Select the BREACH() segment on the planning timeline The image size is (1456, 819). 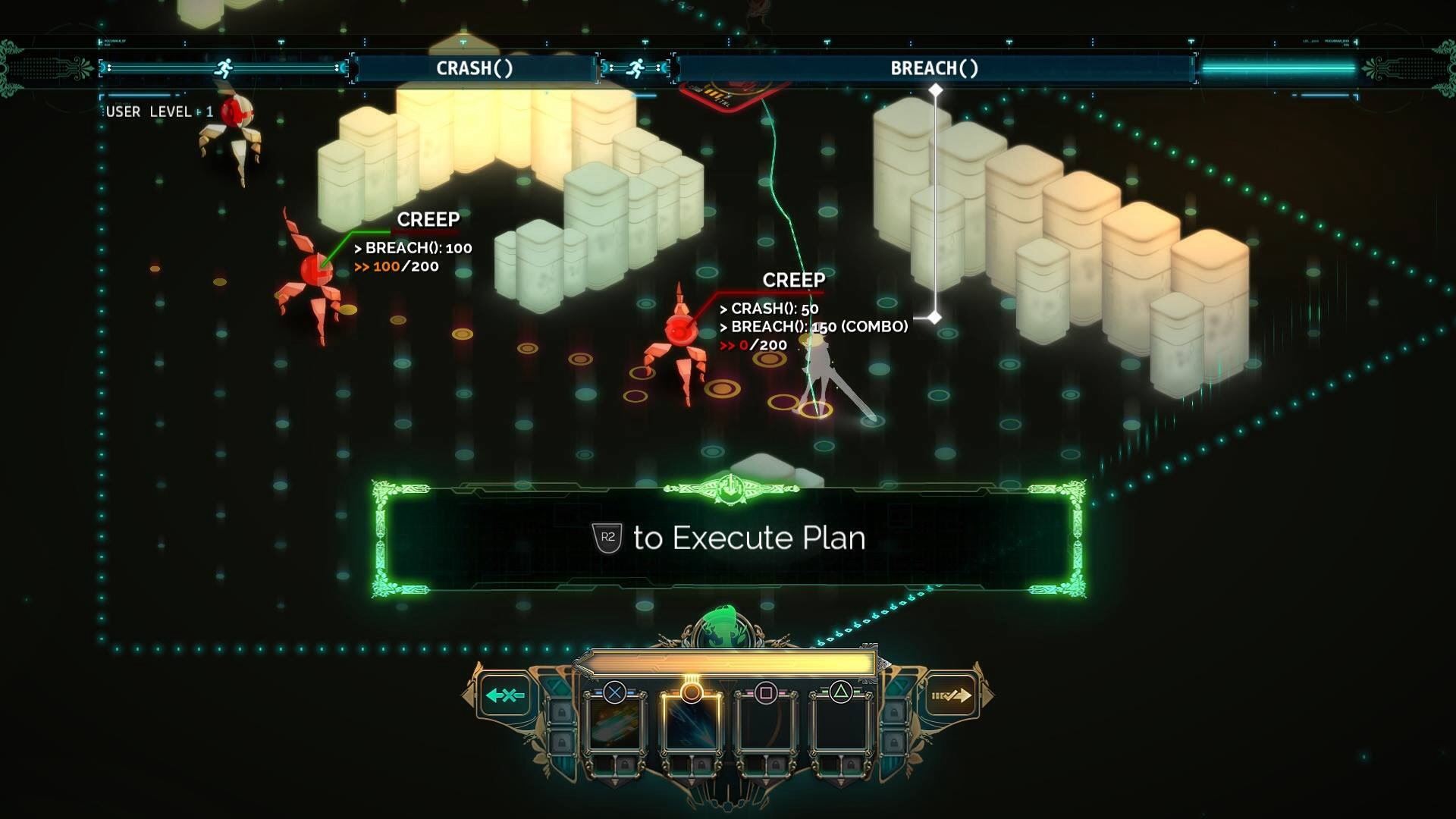click(x=934, y=68)
